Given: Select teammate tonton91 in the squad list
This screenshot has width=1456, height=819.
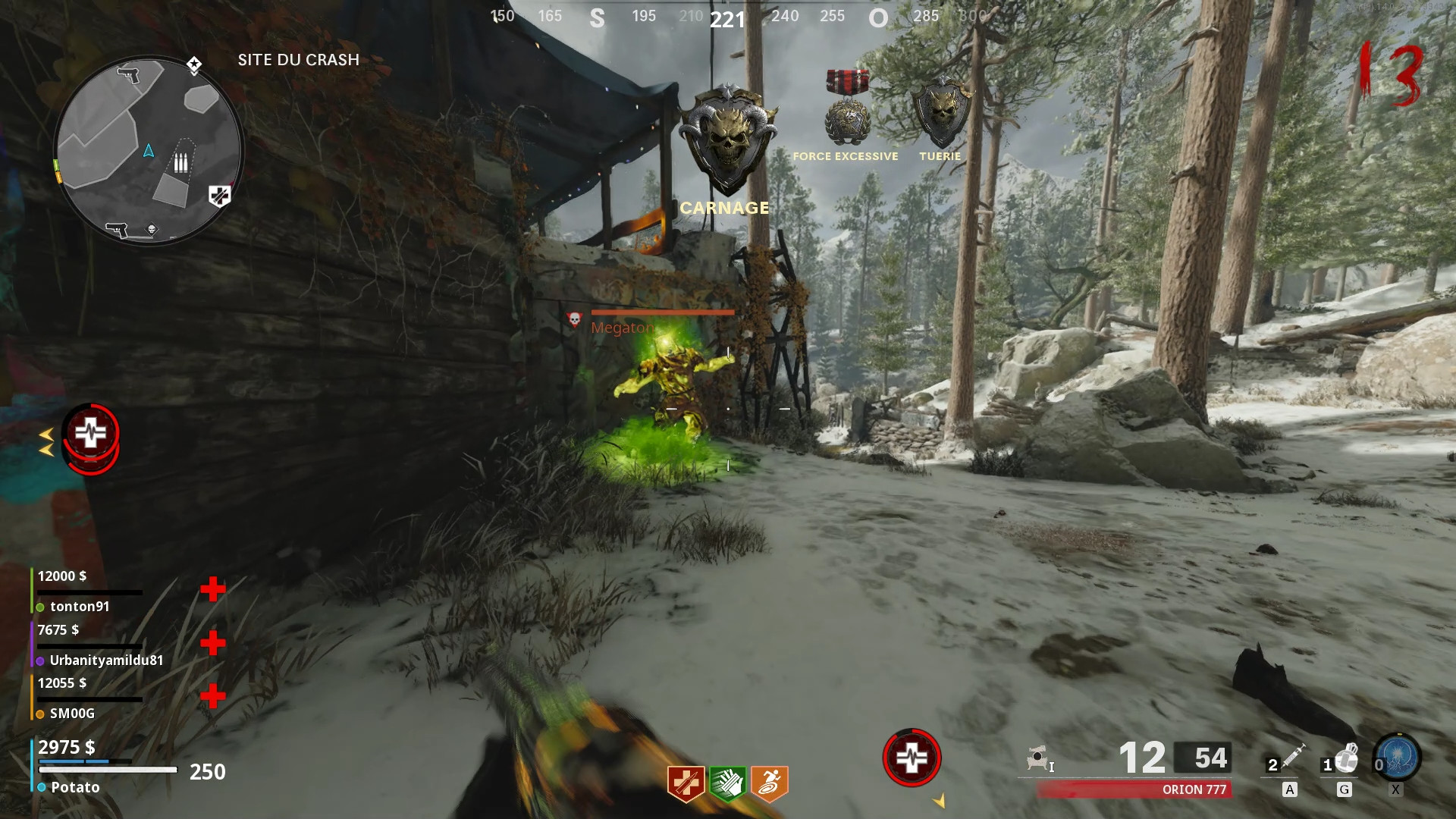Looking at the screenshot, I should (80, 607).
